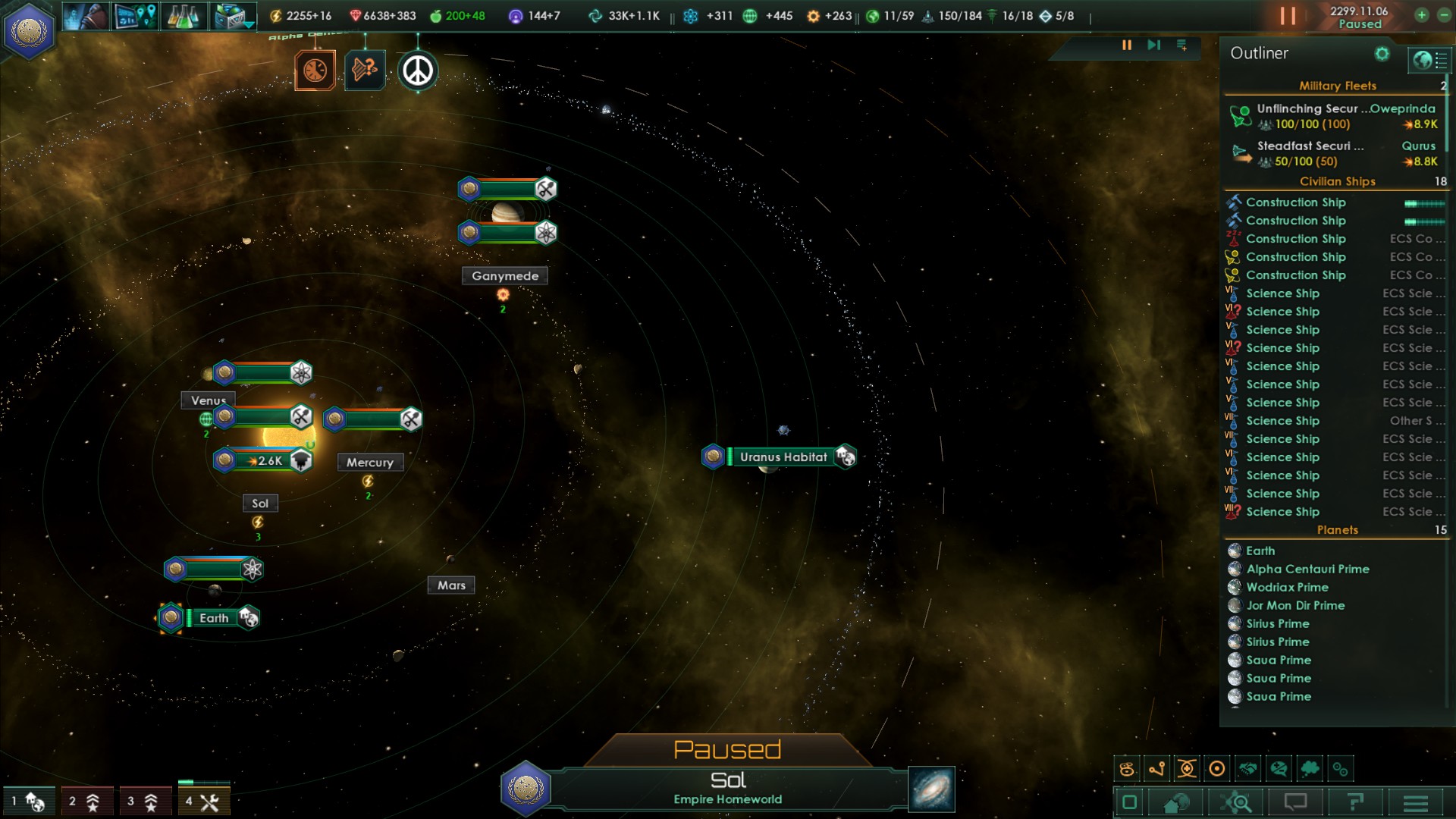Click the Earth planet nameplate
The image size is (1456, 819).
pos(214,618)
